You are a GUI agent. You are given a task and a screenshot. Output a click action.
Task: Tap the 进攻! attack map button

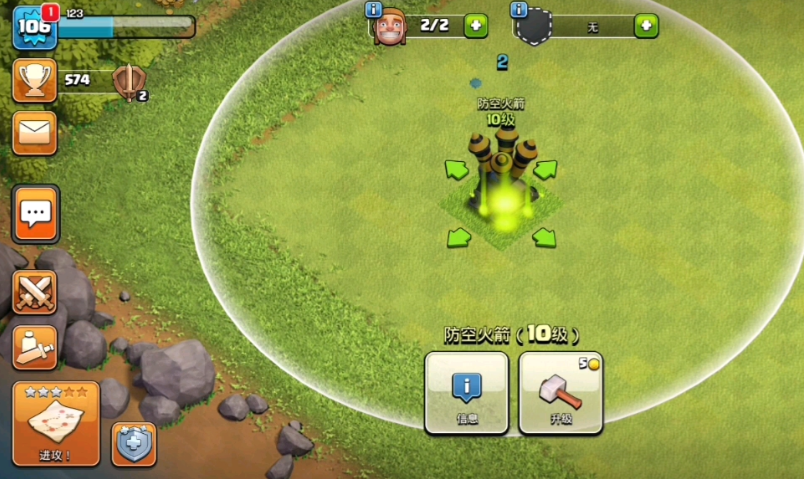pos(56,423)
